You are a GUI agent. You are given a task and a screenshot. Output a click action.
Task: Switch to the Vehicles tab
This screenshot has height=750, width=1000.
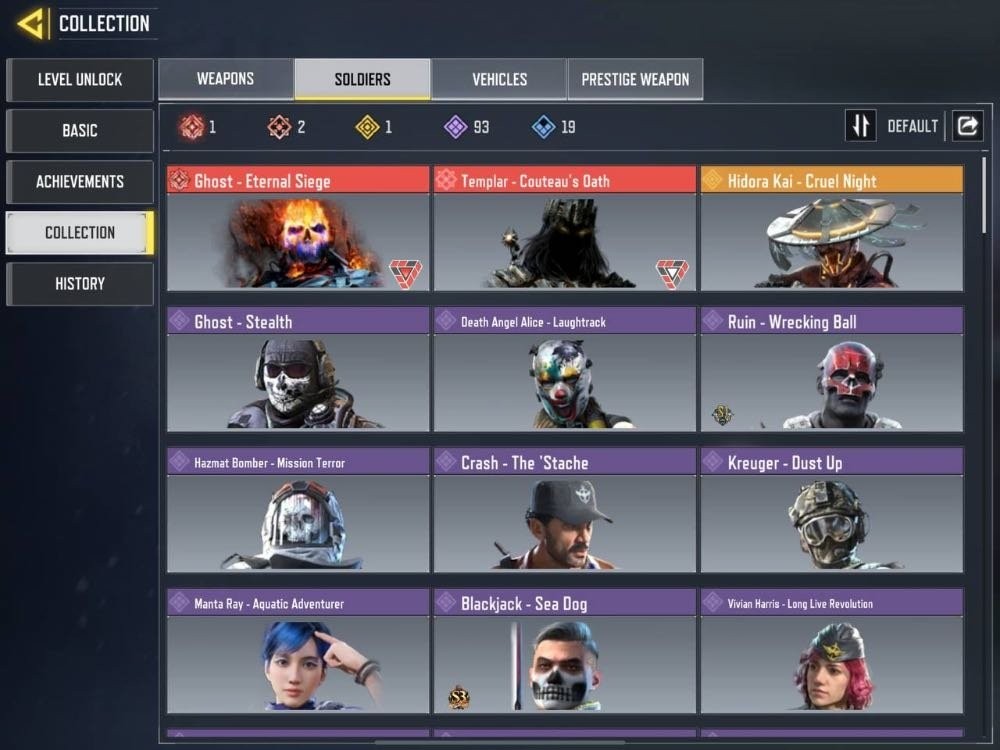pos(499,79)
